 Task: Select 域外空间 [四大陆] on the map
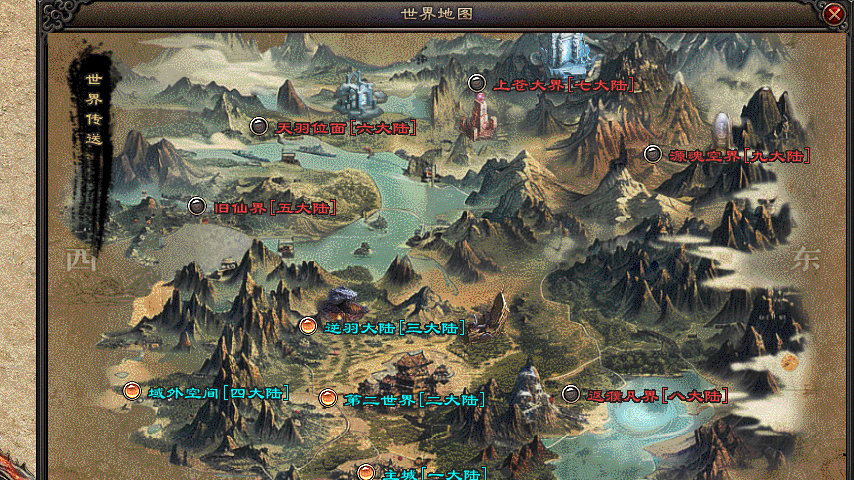tap(130, 391)
